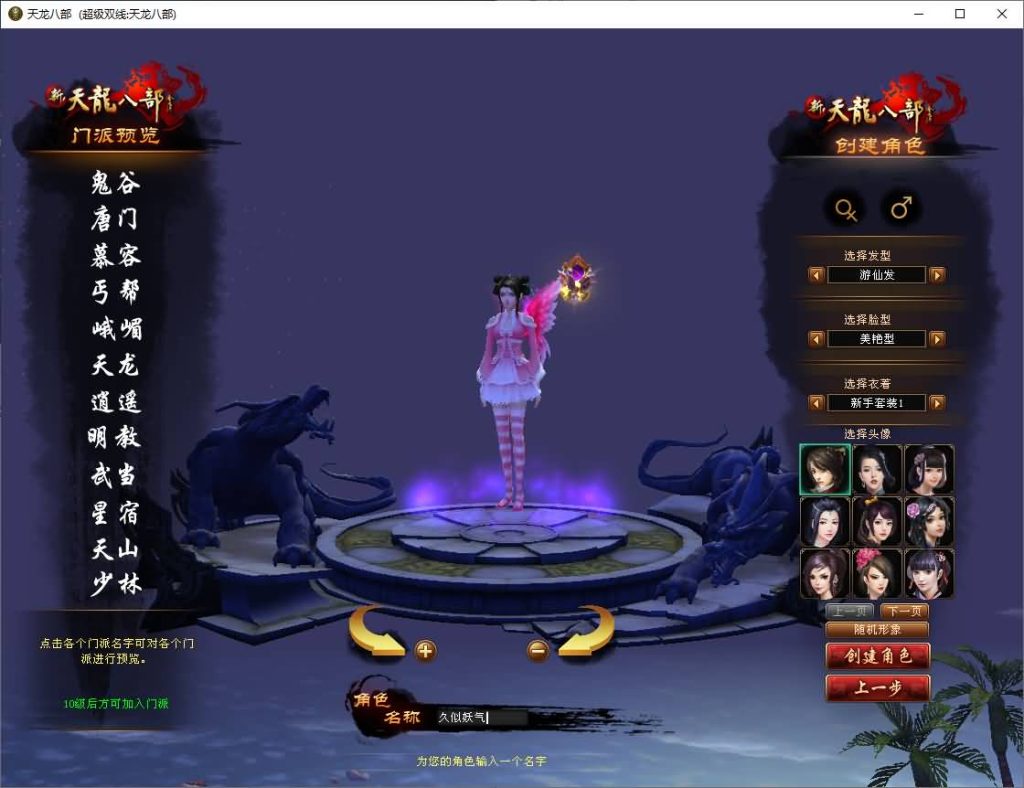1024x788 pixels.
Task: Go to next portrait page 下一页
Action: point(904,611)
